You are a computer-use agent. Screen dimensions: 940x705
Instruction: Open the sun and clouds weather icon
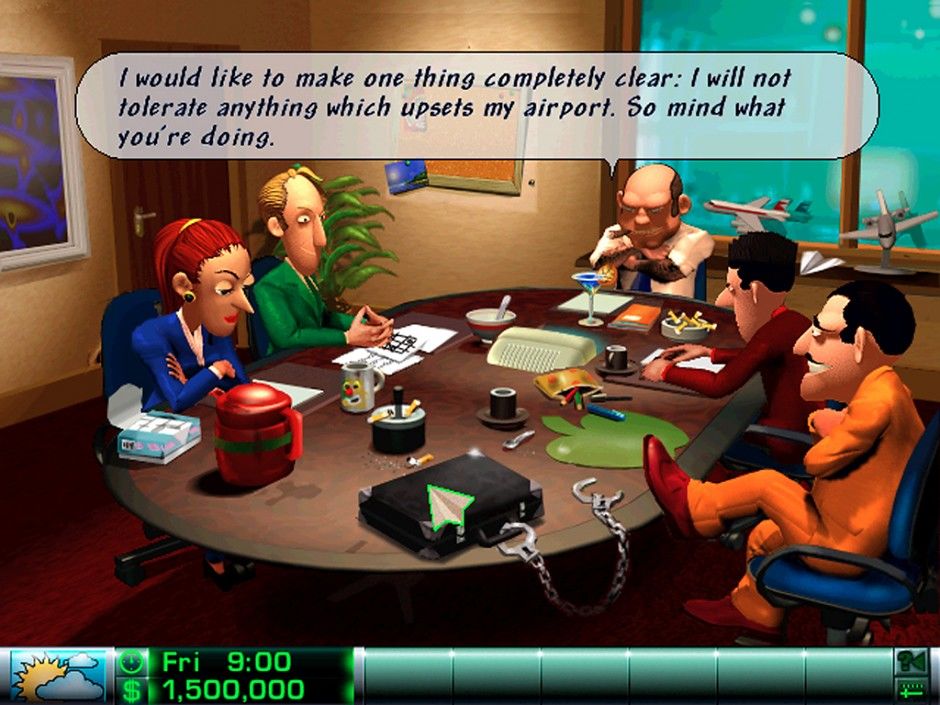56,675
